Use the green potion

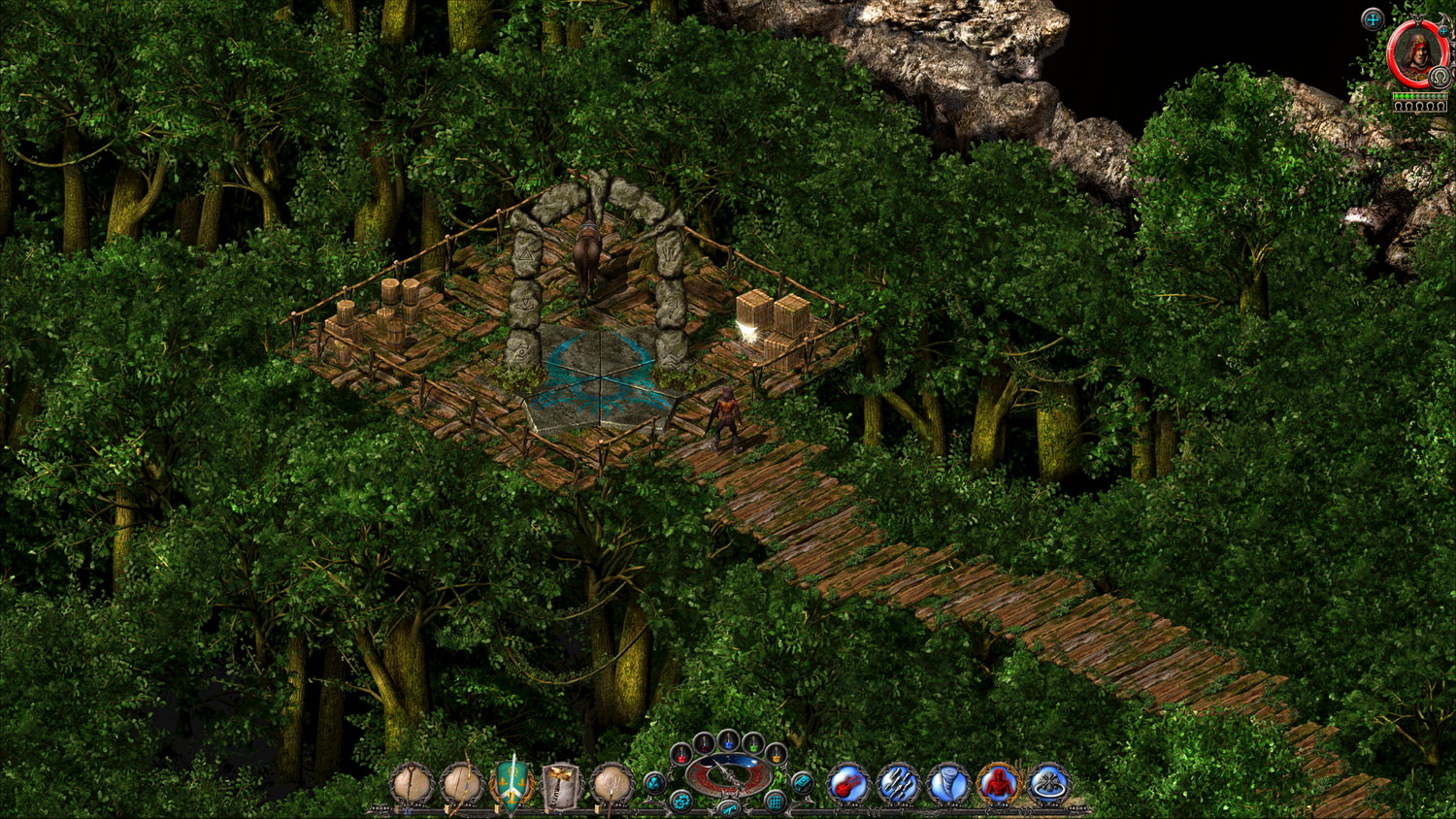click(x=752, y=743)
